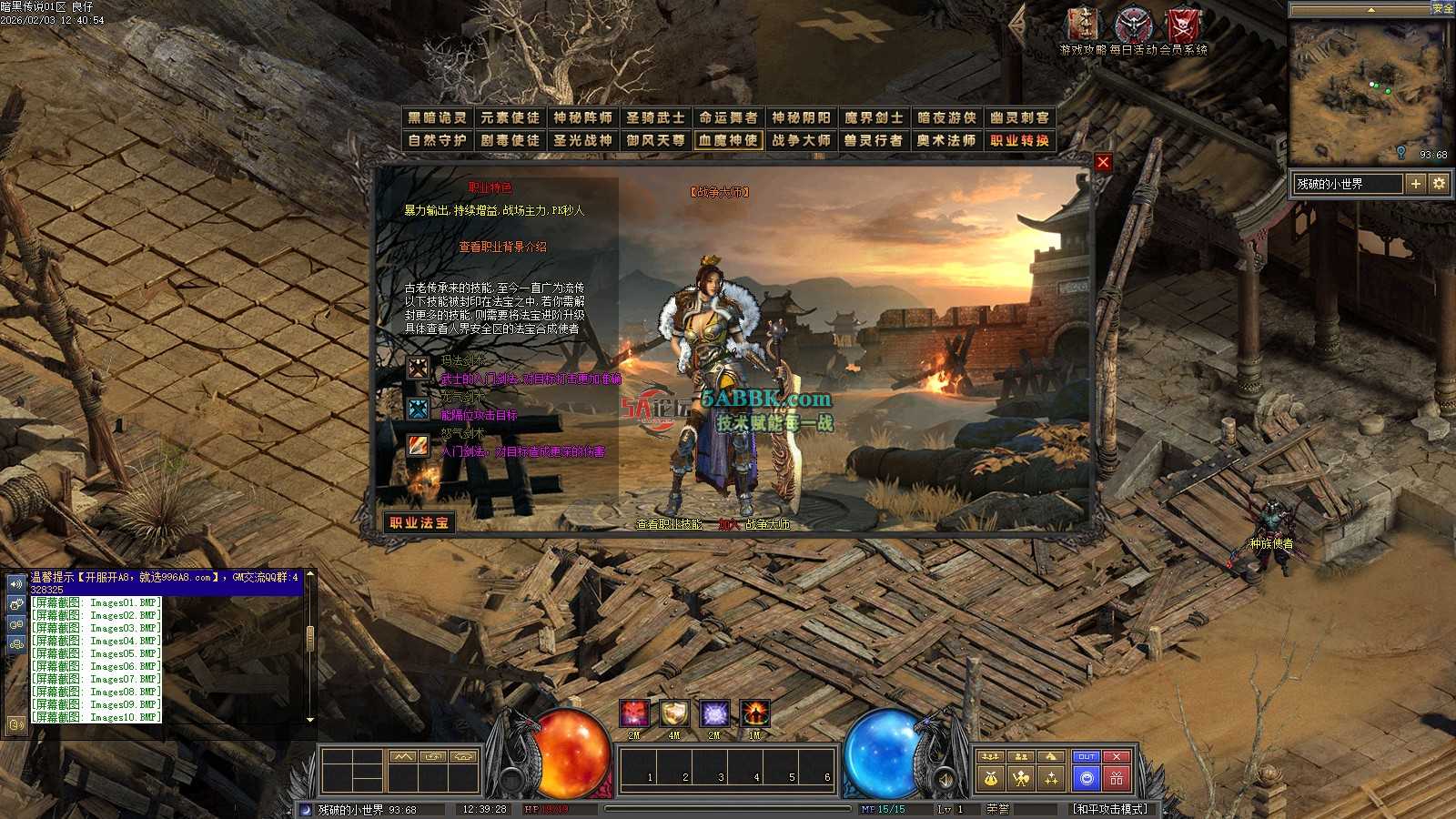Click the red 职业转换 button
Screen dimensions: 1456x819
coord(1019,140)
